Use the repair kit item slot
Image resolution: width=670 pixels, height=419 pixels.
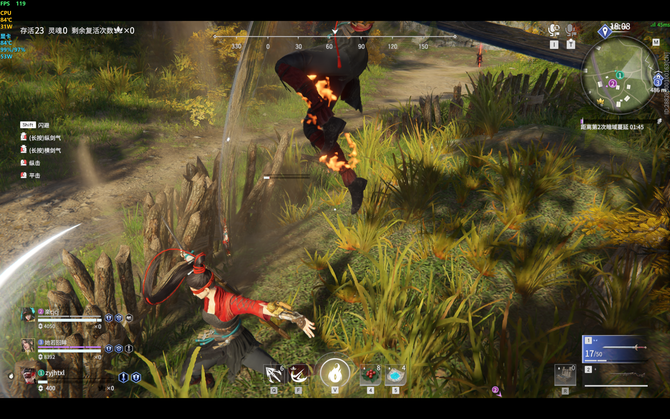[564, 374]
